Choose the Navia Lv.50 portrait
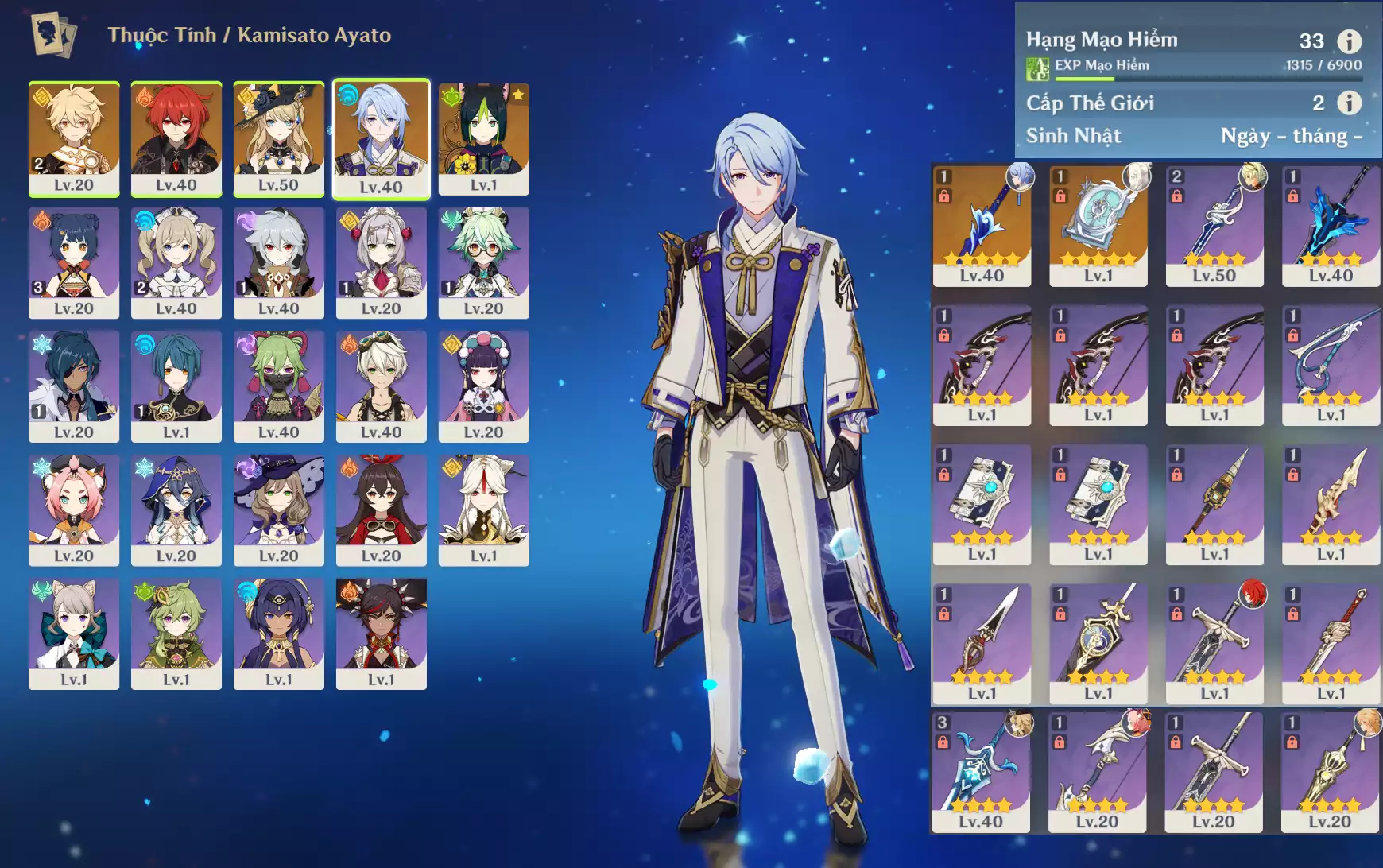 (278, 138)
